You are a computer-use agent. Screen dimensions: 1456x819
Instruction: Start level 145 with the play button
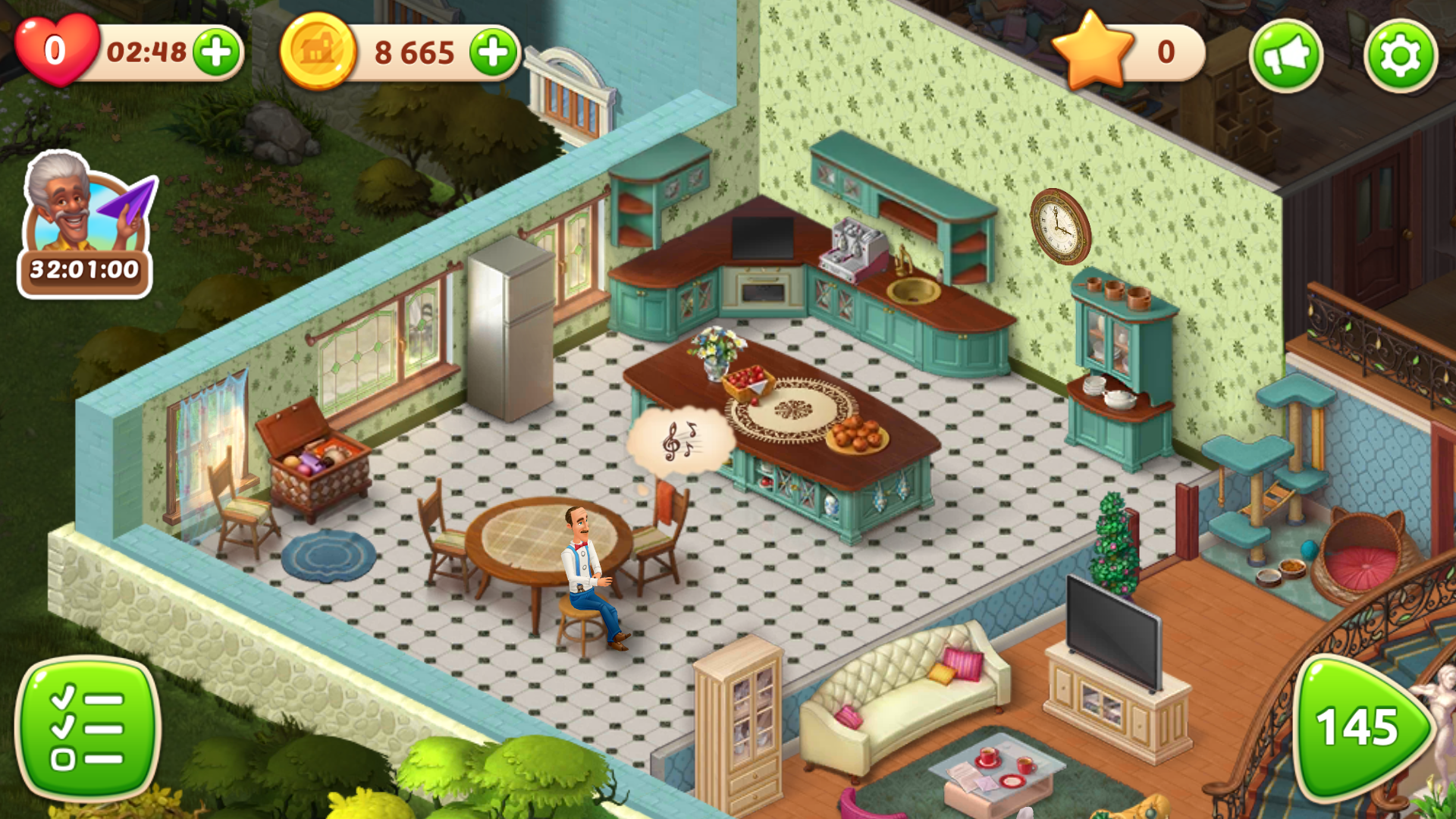coord(1360,726)
